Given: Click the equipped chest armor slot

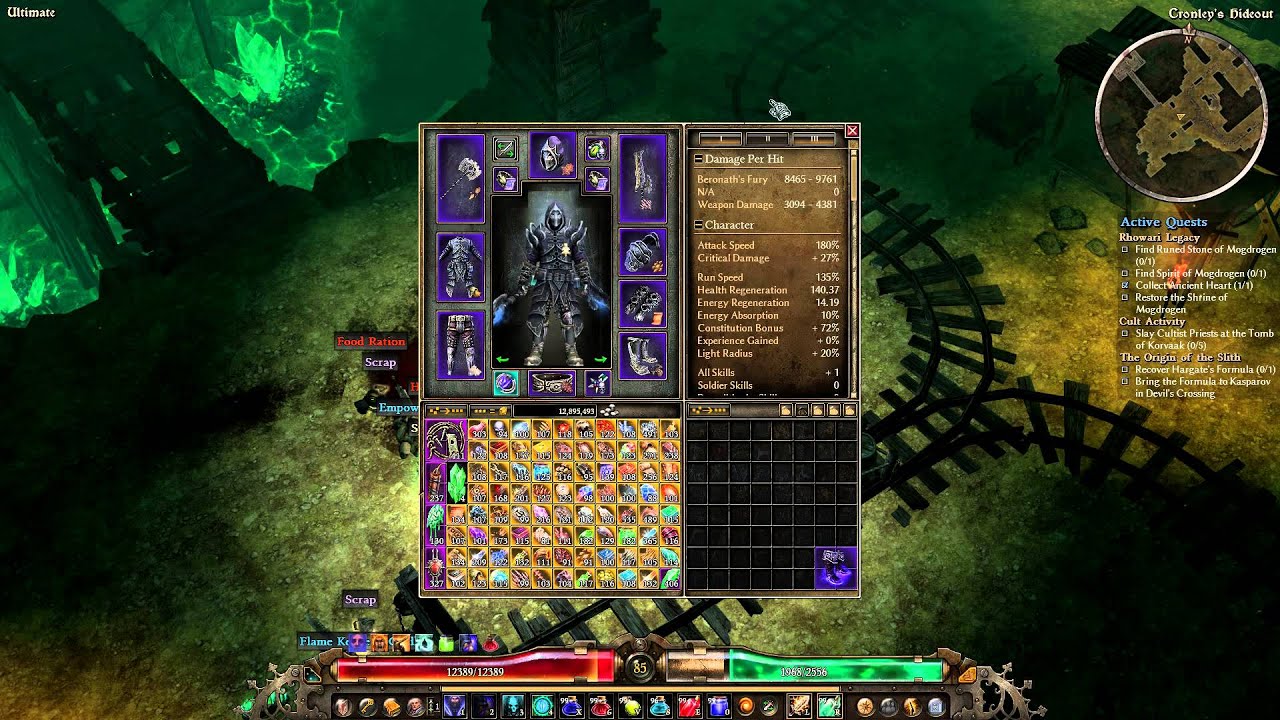Looking at the screenshot, I should pos(460,267).
